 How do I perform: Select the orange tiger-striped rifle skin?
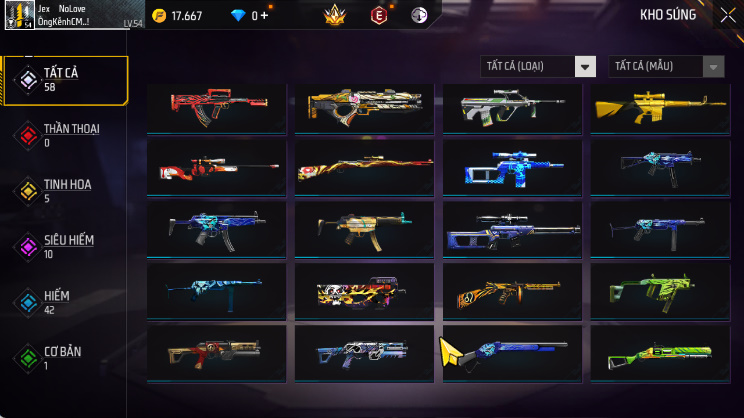click(x=511, y=292)
